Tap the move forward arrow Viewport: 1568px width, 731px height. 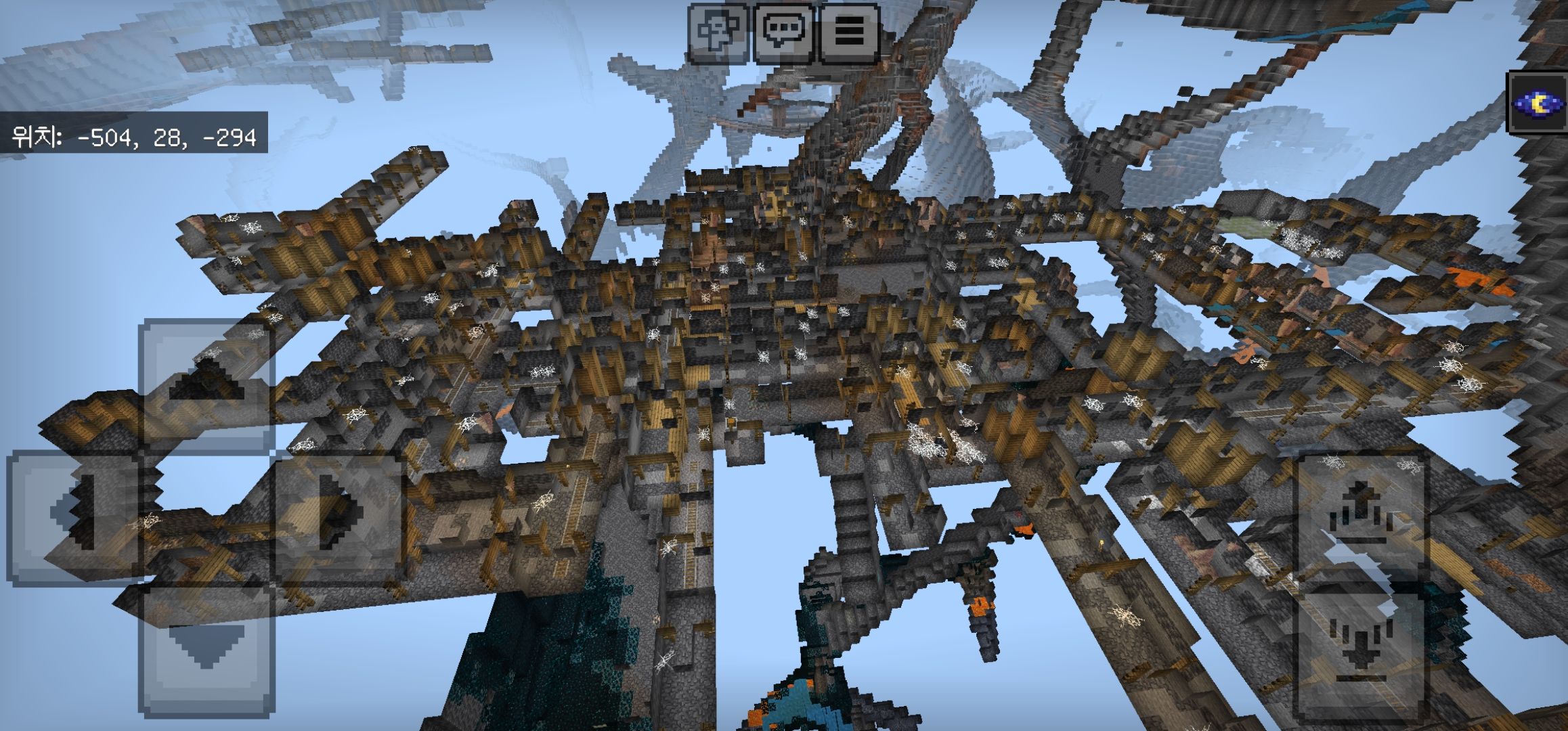tap(206, 384)
